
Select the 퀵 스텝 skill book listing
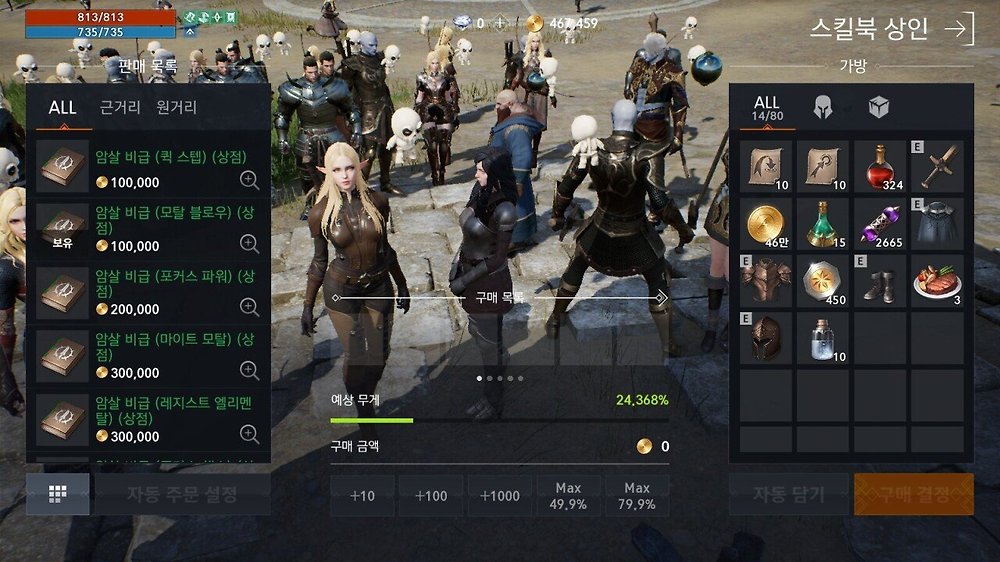[x=148, y=168]
